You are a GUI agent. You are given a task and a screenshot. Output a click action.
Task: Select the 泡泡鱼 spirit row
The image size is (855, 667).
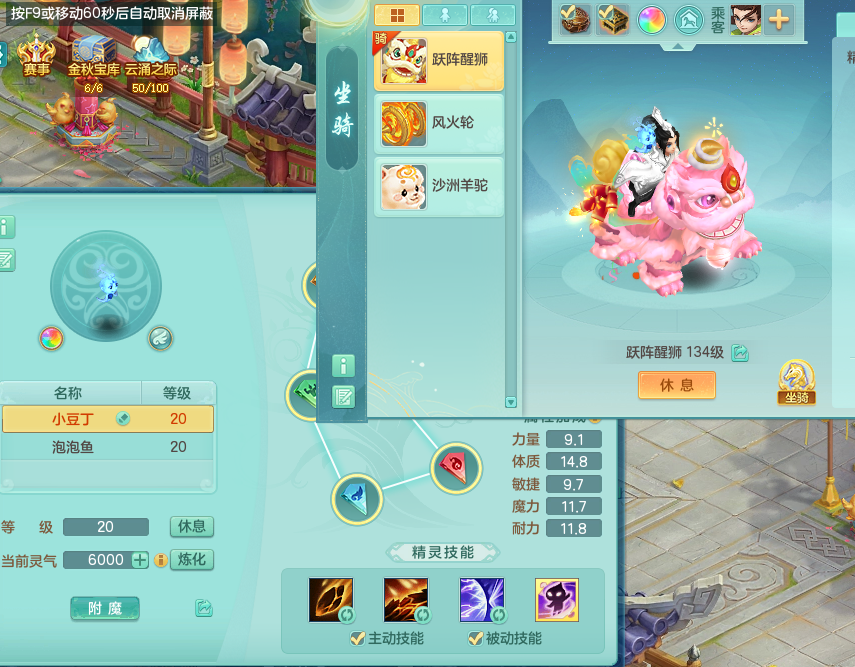click(108, 447)
